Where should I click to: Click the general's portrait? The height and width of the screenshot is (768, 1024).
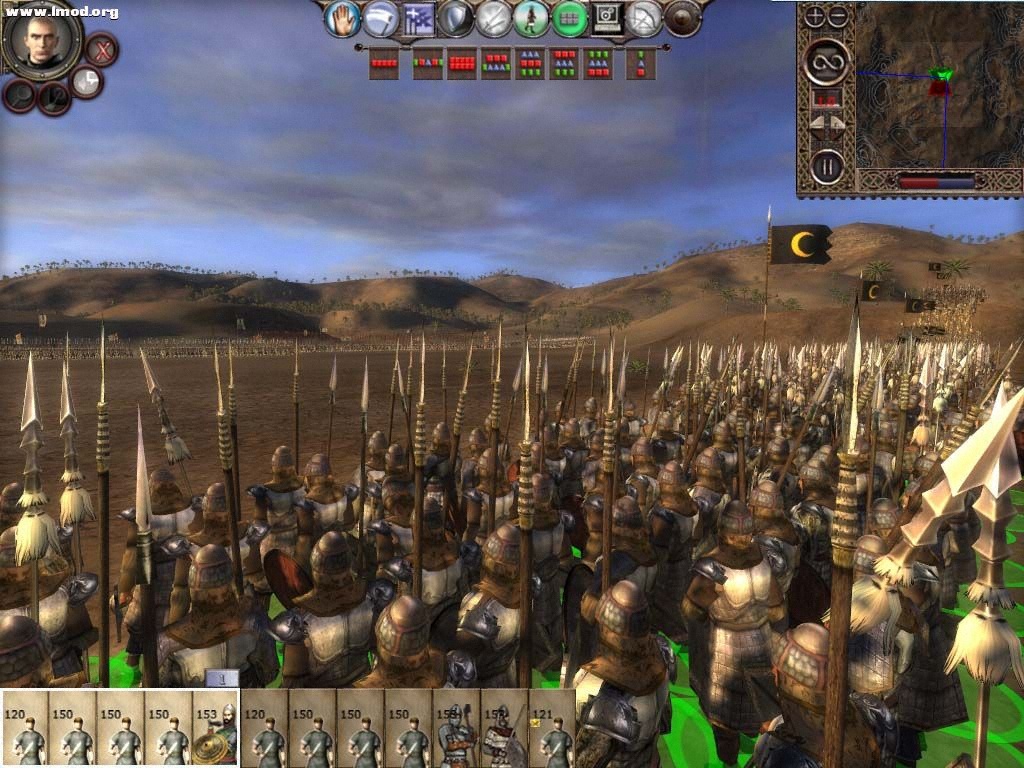point(41,38)
